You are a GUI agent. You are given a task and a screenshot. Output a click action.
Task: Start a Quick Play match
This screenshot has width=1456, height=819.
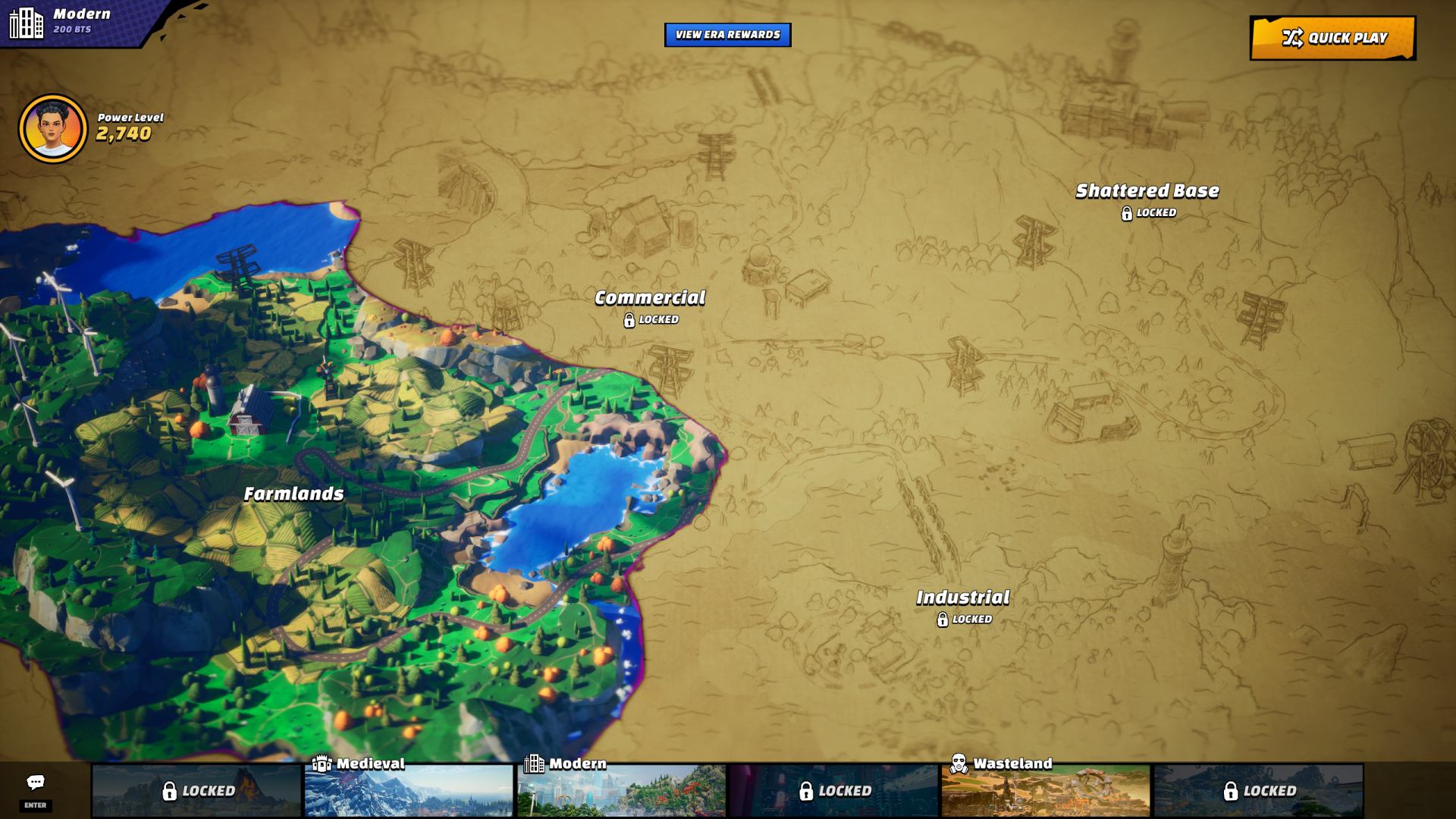coord(1332,38)
